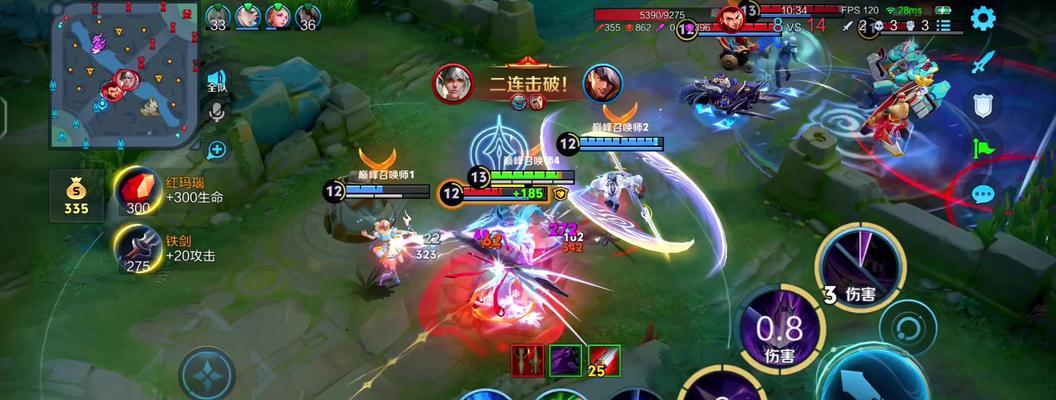This screenshot has width=1056, height=400.
Task: Select the blue sword attack signal icon
Action: click(983, 62)
